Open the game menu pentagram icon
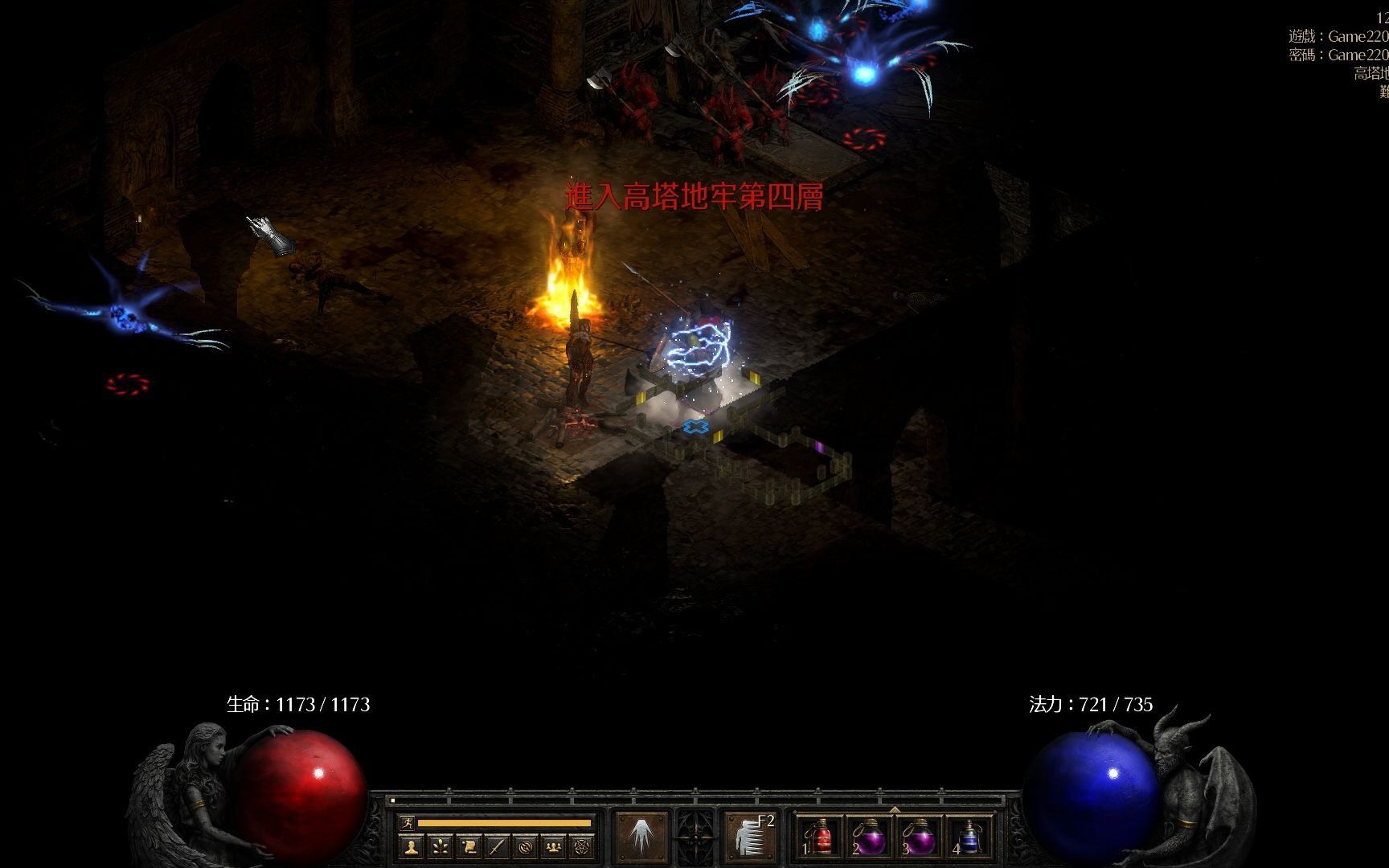1389x868 pixels. point(581,846)
